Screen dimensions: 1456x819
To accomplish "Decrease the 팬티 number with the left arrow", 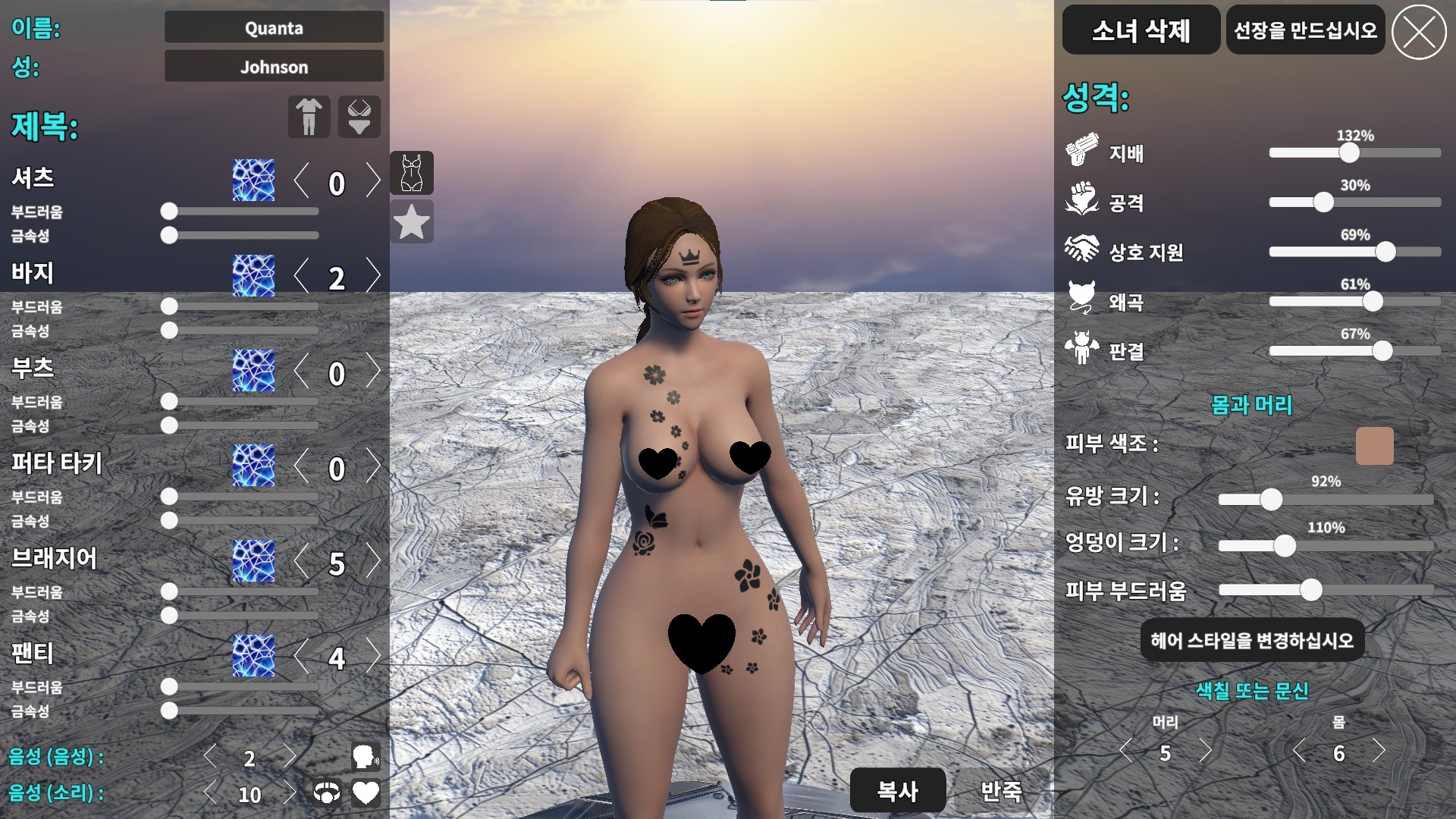I will [x=302, y=656].
